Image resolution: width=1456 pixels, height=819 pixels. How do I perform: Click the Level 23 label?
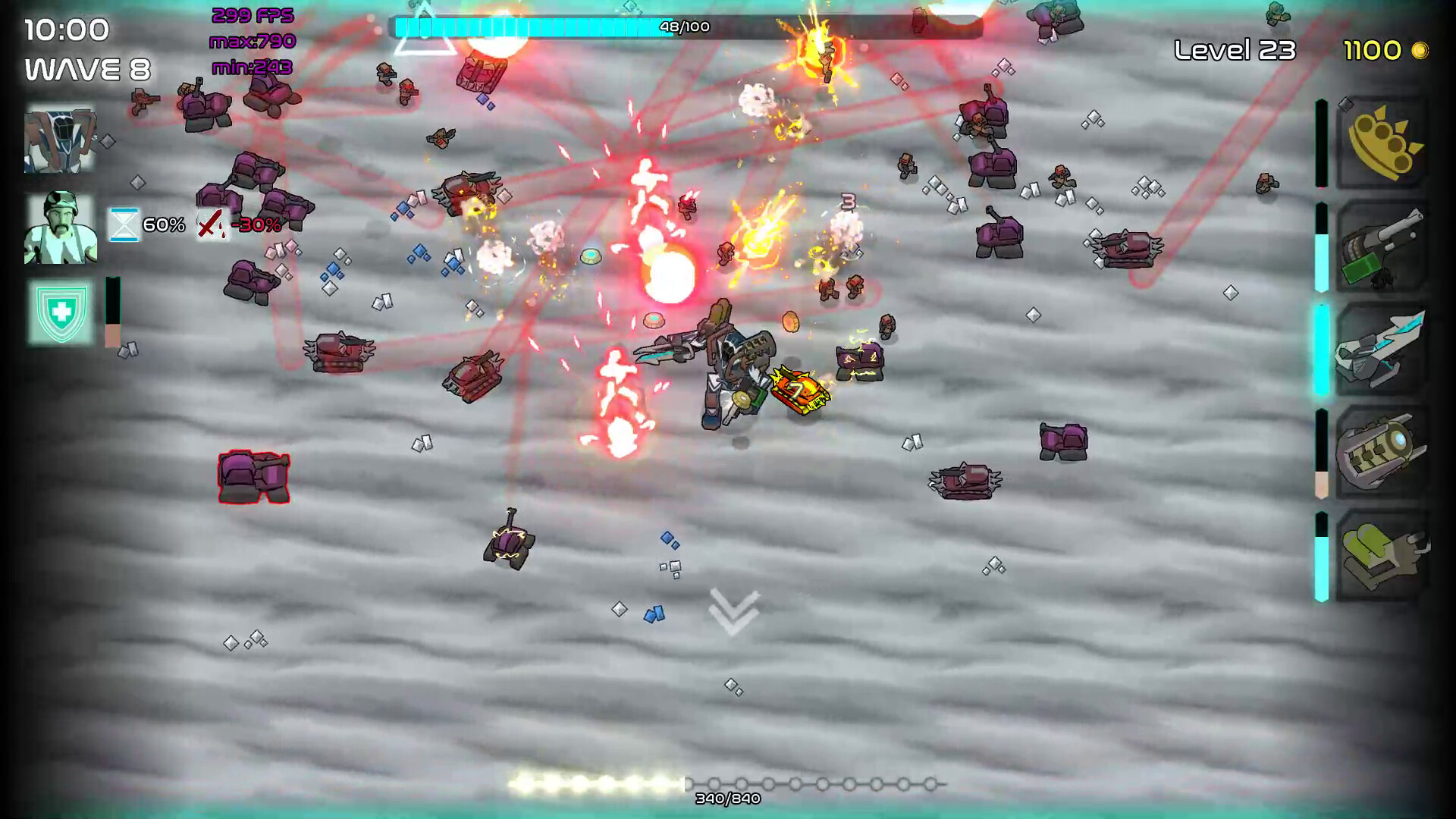pos(1235,51)
